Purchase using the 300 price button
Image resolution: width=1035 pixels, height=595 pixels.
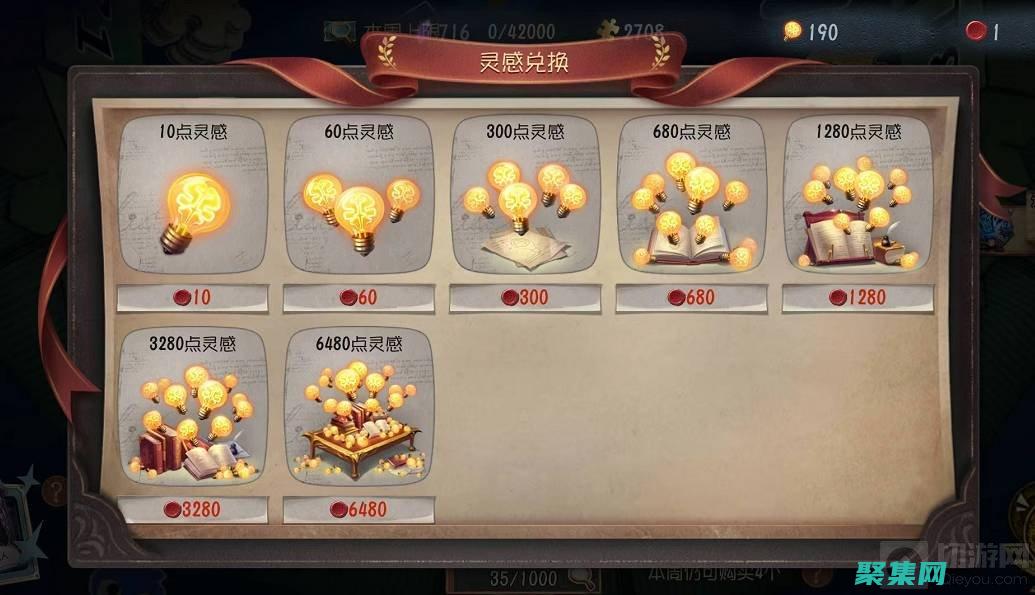[525, 298]
